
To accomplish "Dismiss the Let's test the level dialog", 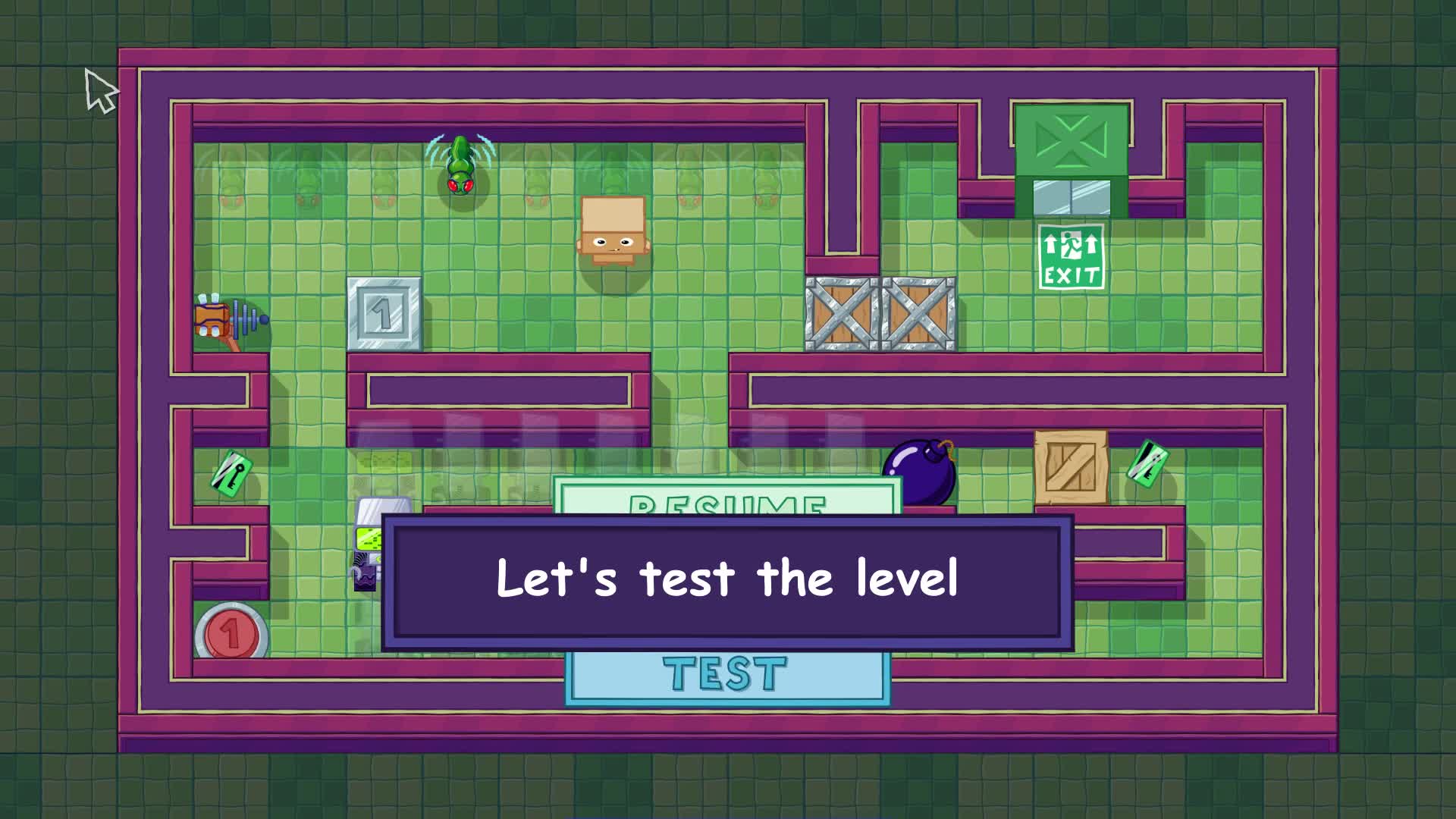I will [726, 580].
